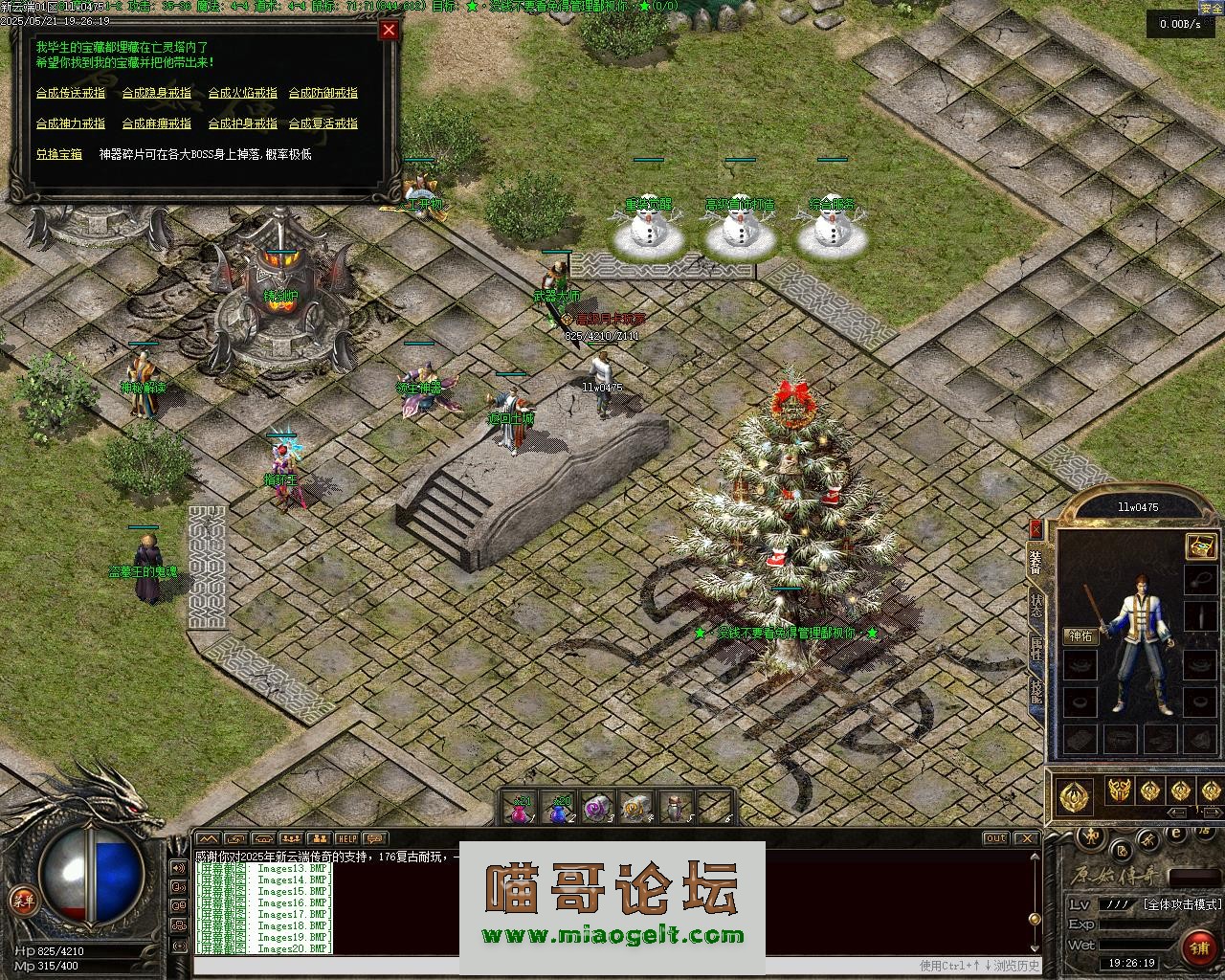This screenshot has height=980, width=1225.
Task: Click the 神佑 button
Action: coord(1080,636)
